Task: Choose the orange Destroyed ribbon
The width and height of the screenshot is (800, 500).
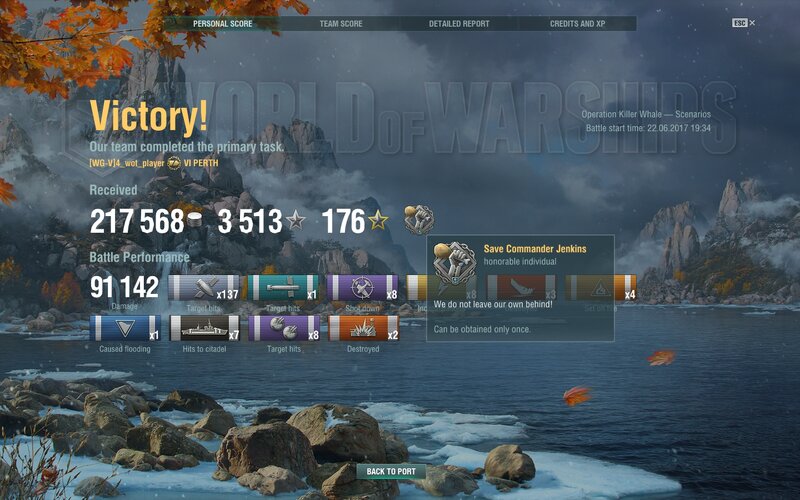Action: [x=362, y=329]
